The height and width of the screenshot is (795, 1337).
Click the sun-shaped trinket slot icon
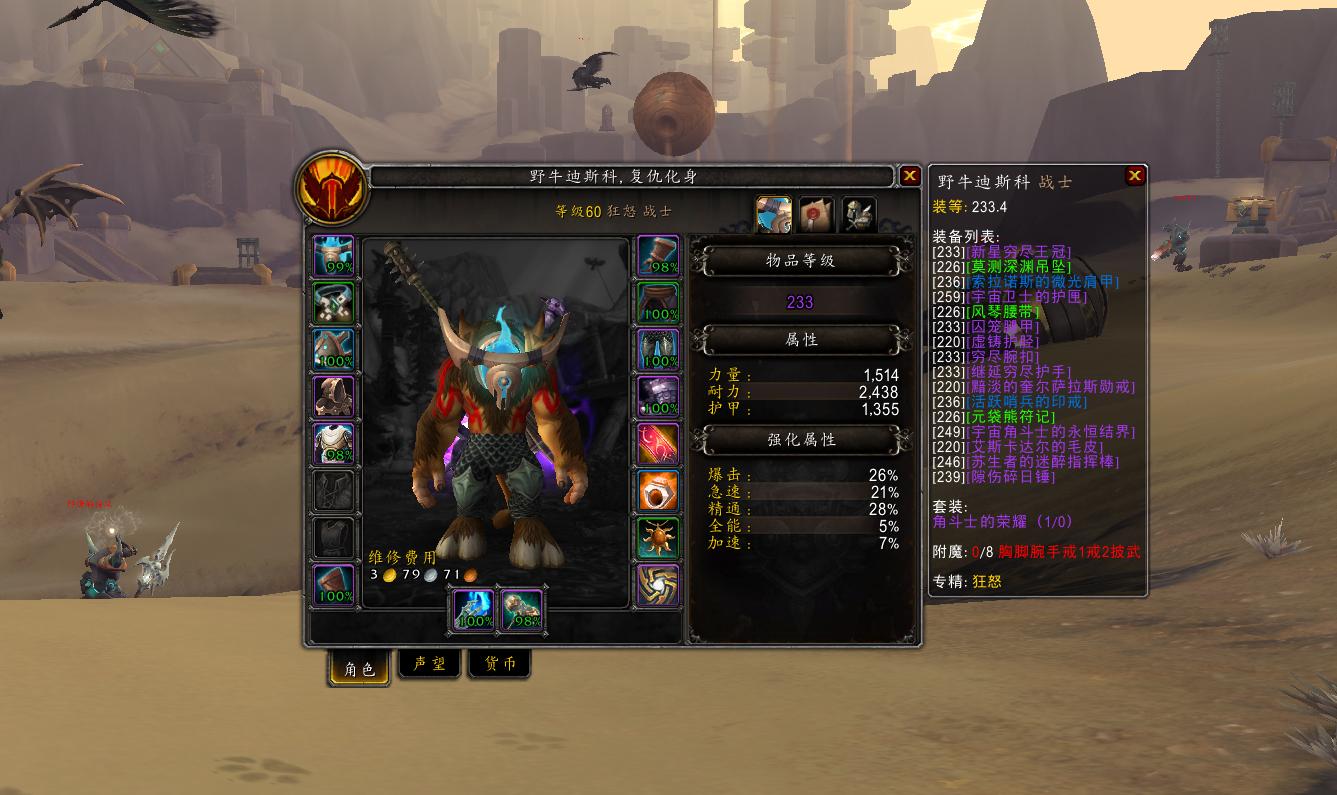click(x=657, y=537)
